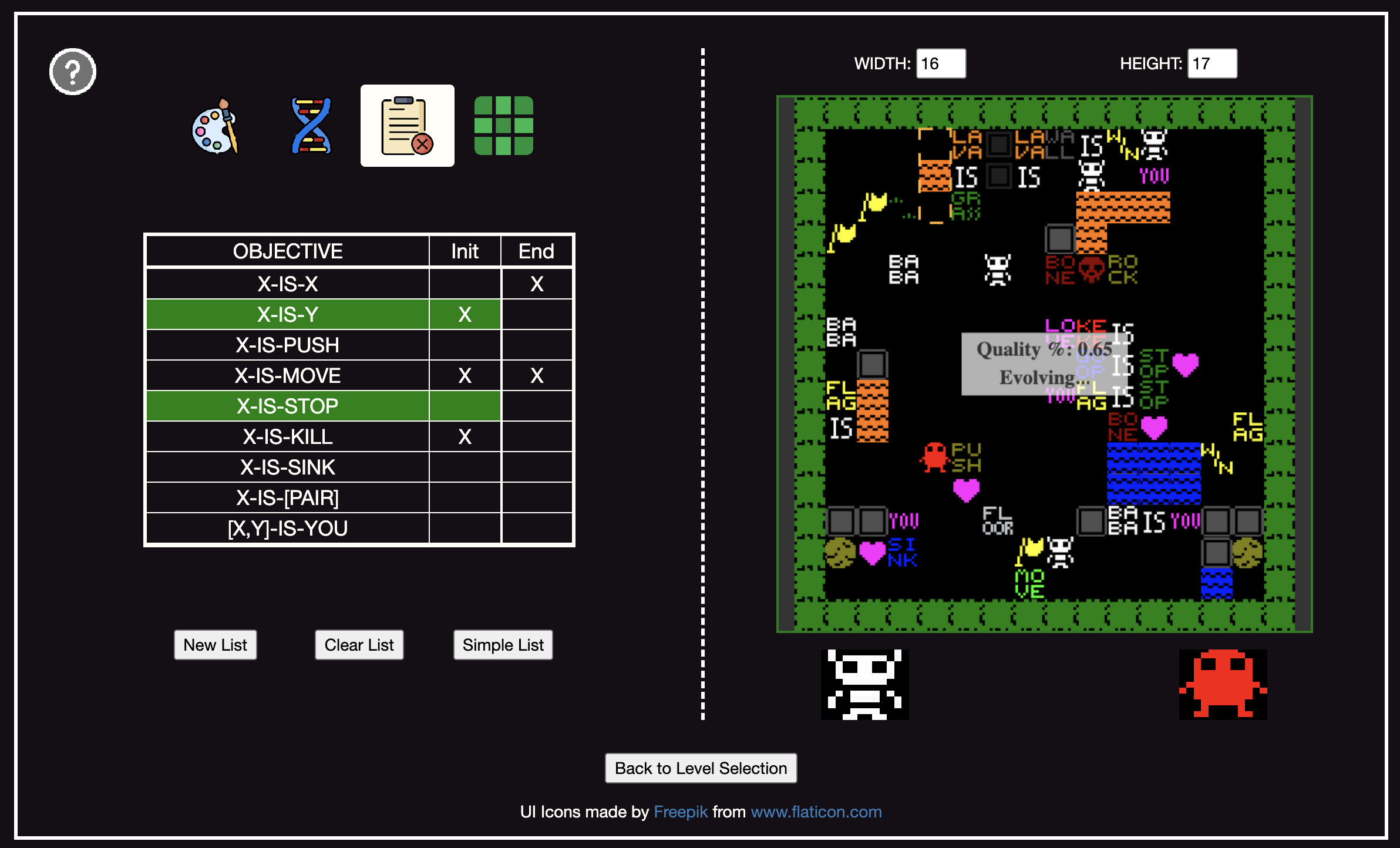Toggle the X-IS-KILL Init cell

[x=465, y=437]
